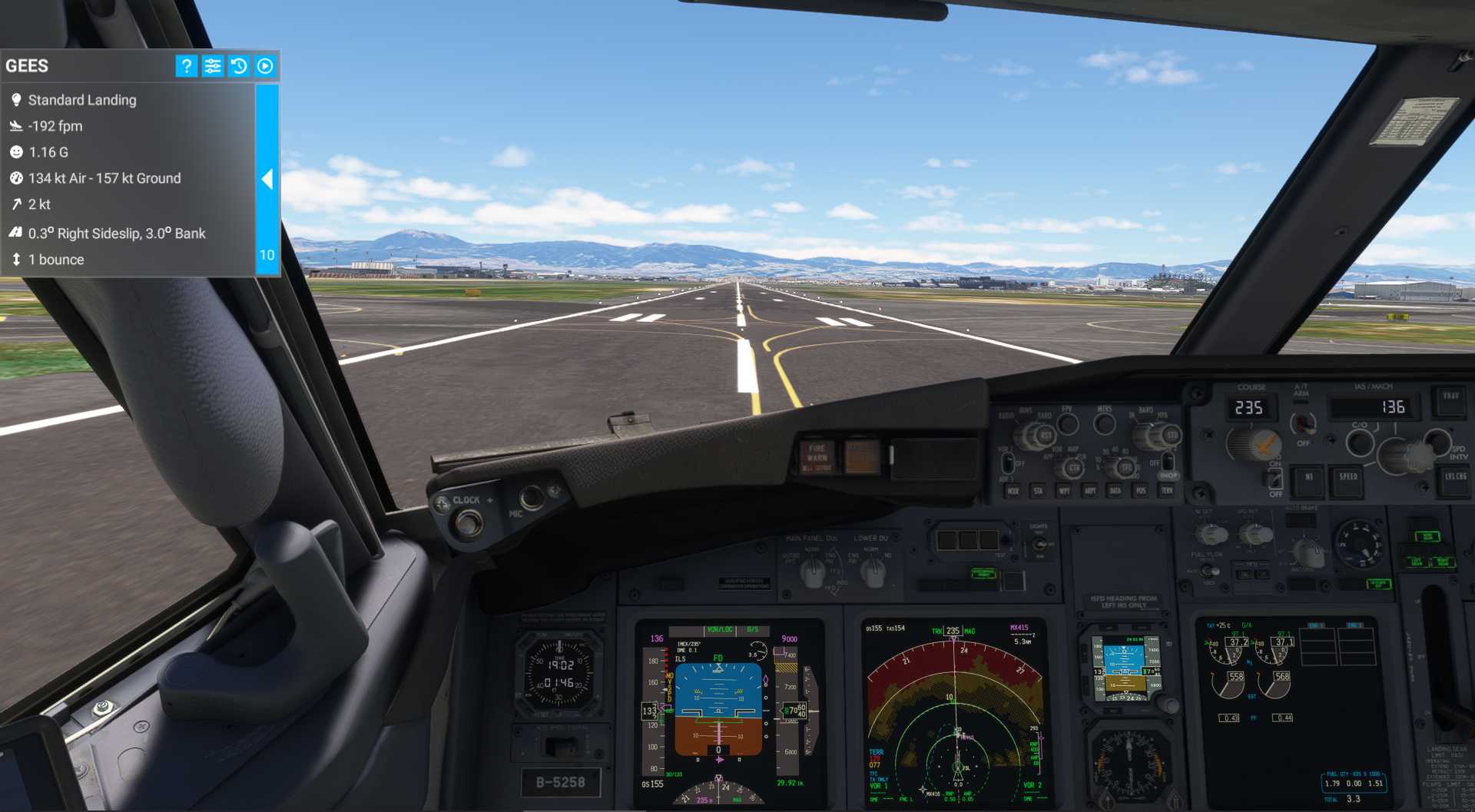The width and height of the screenshot is (1475, 812).
Task: Open the GEES help question mark button
Action: (186, 66)
